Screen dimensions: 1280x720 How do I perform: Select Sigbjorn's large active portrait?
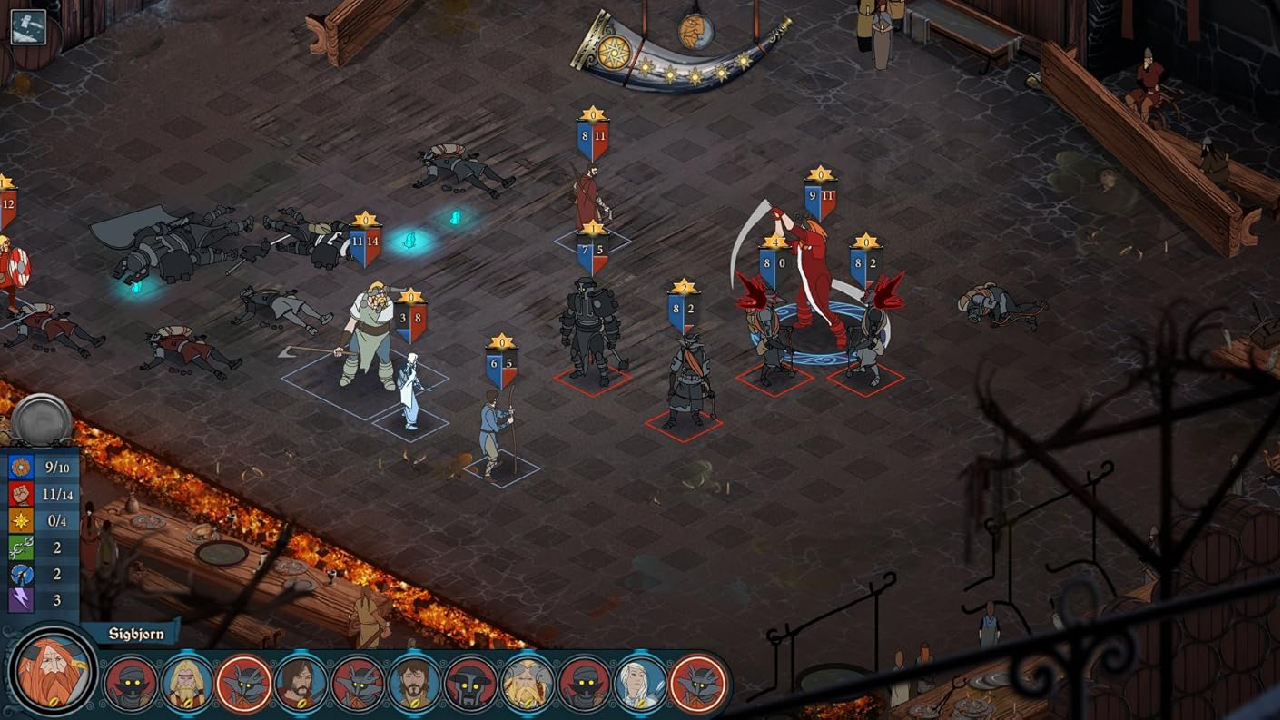pyautogui.click(x=52, y=672)
